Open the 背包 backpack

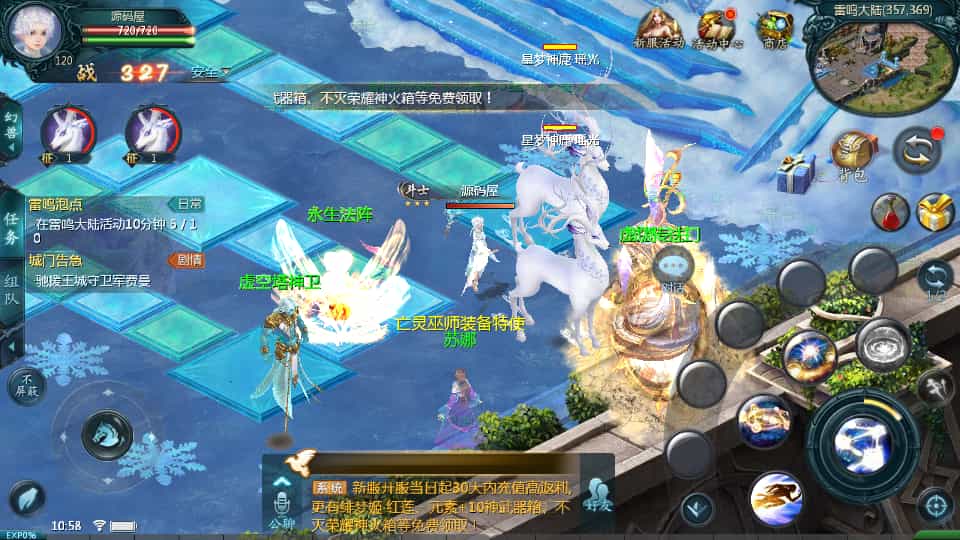point(852,155)
